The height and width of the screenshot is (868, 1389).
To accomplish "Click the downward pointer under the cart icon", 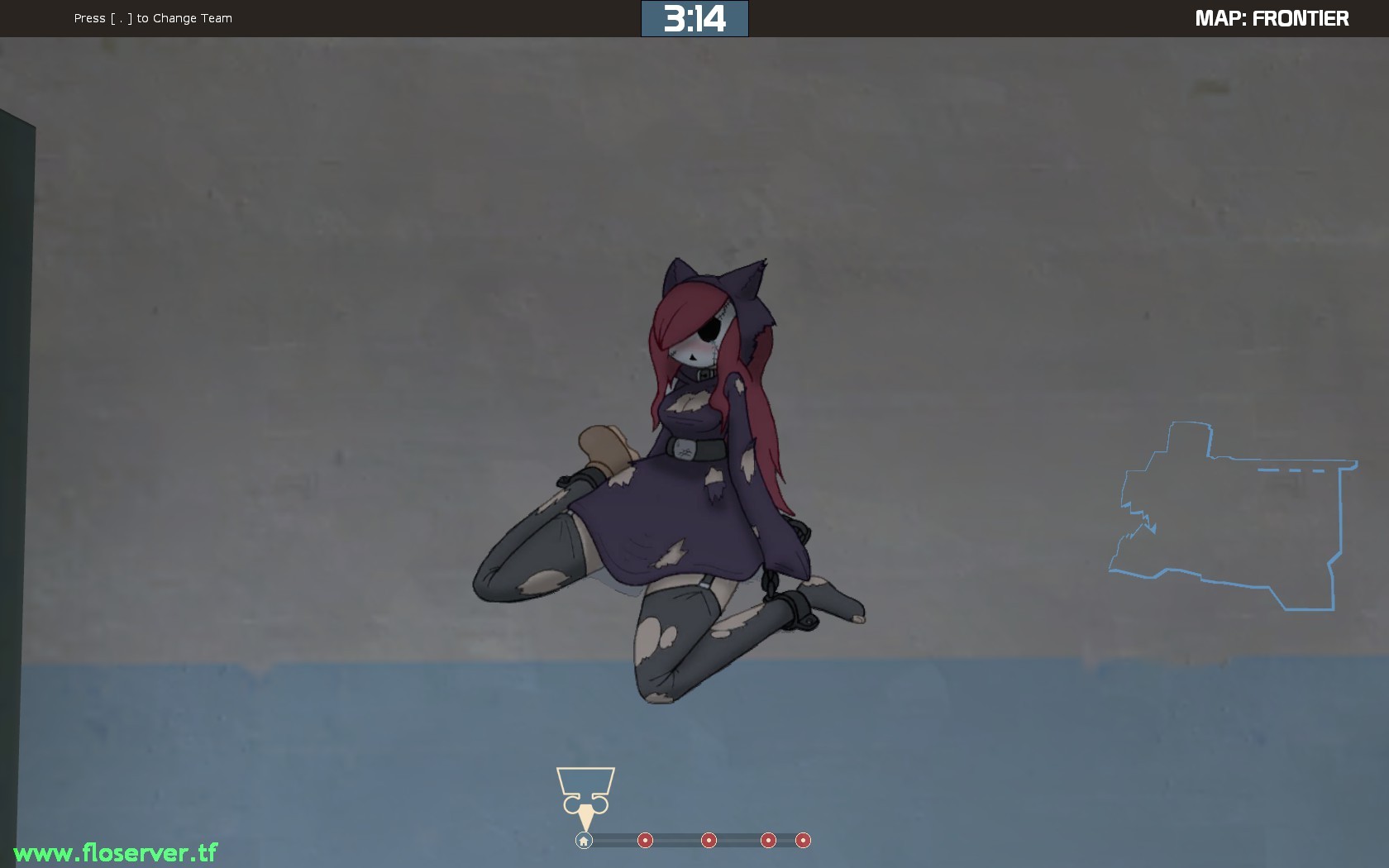I will (585, 817).
